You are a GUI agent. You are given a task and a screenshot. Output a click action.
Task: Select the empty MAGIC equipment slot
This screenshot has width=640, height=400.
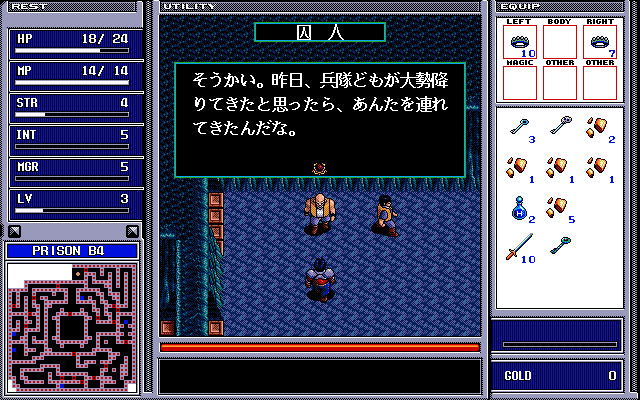pyautogui.click(x=519, y=82)
